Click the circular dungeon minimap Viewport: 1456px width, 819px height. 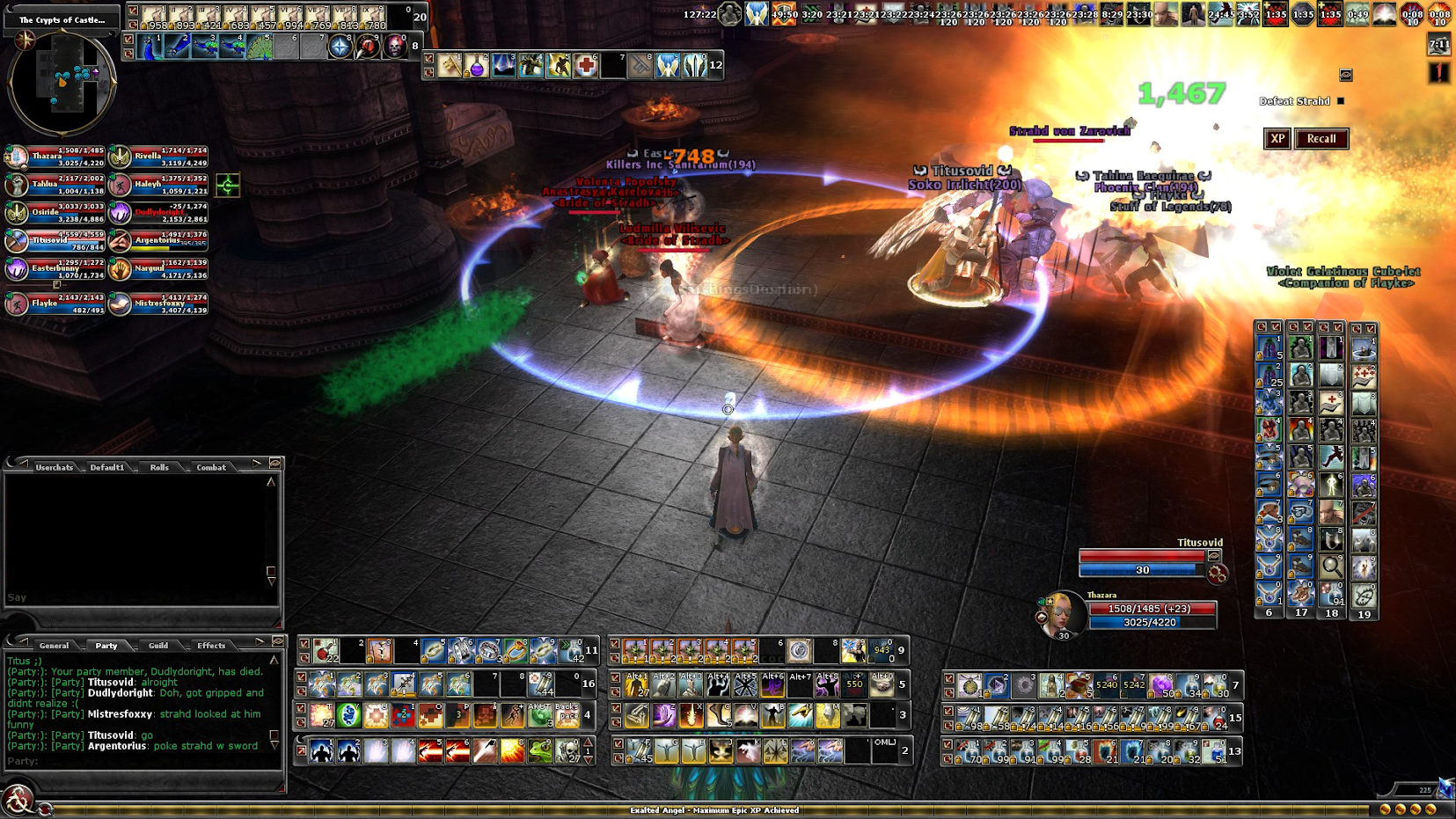click(x=62, y=83)
